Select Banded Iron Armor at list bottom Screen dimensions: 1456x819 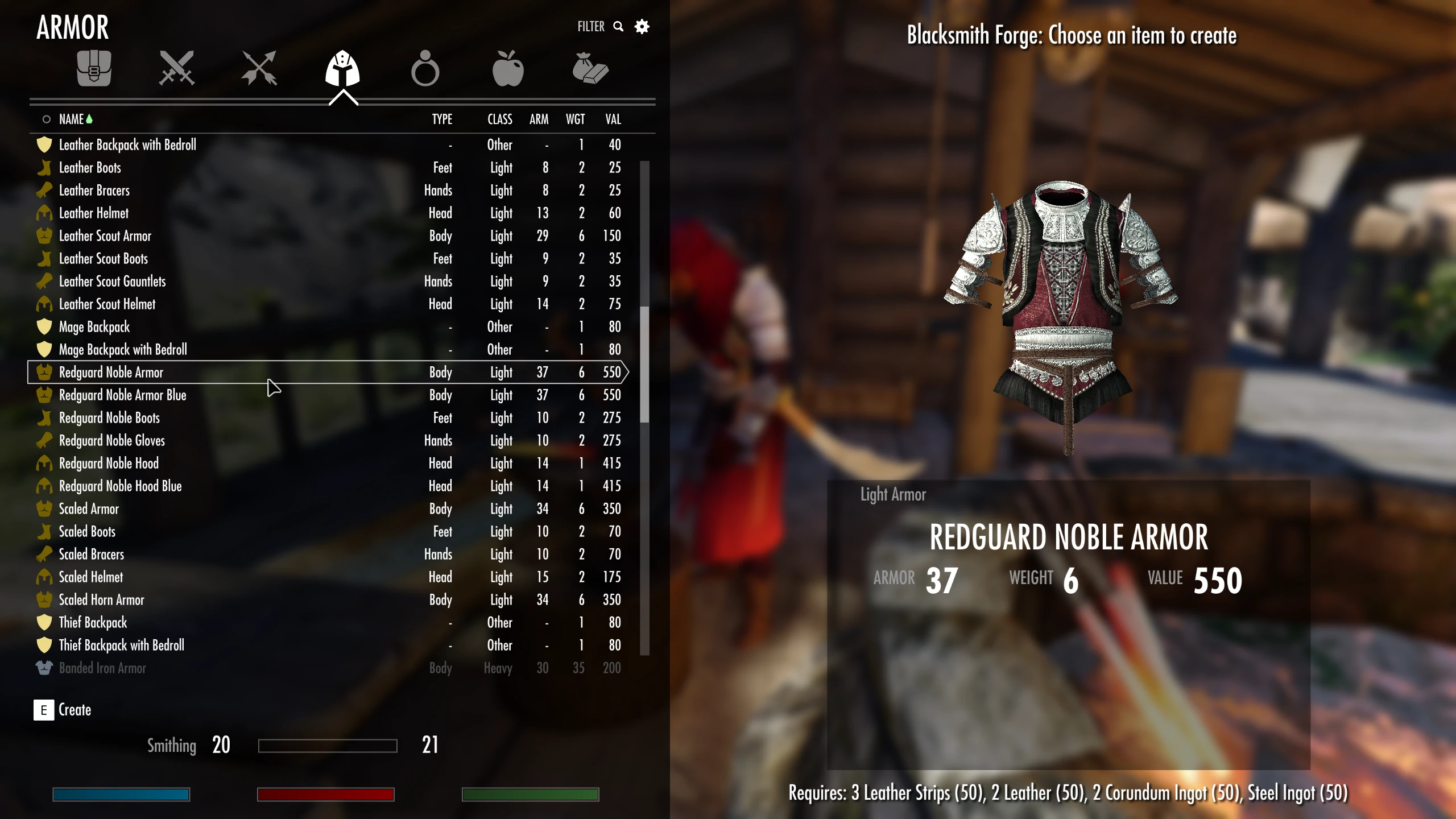click(103, 668)
